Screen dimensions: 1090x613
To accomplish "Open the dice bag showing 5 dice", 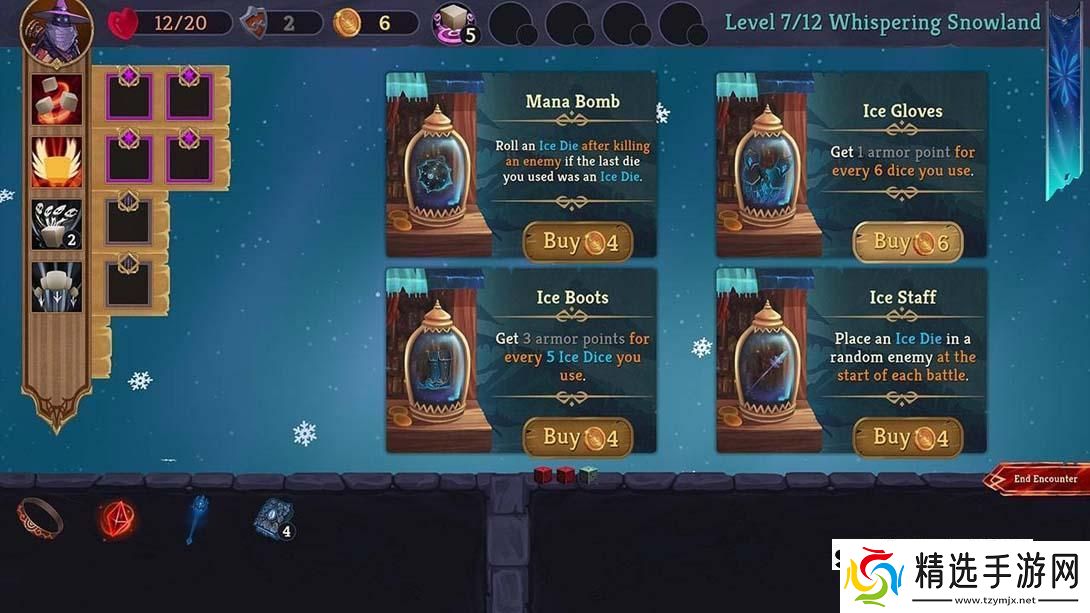I will click(x=453, y=24).
